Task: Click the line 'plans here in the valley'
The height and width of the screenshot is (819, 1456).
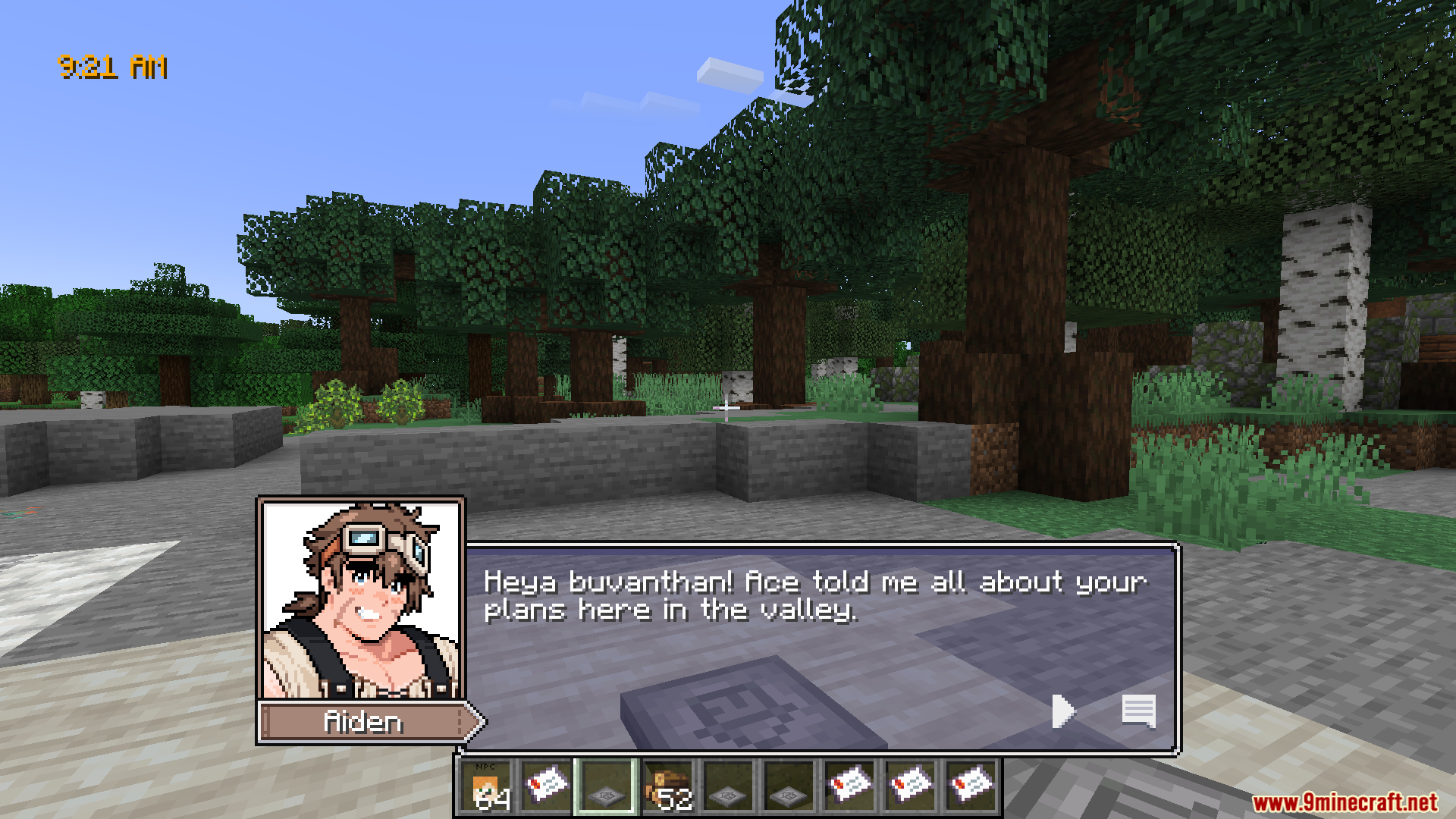Action: pos(670,610)
